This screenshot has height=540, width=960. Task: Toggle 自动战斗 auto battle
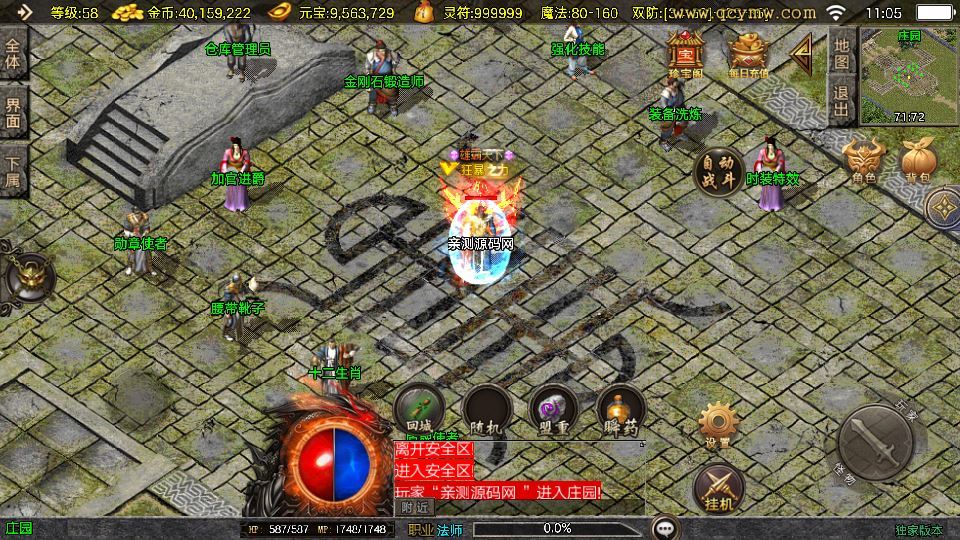point(718,172)
